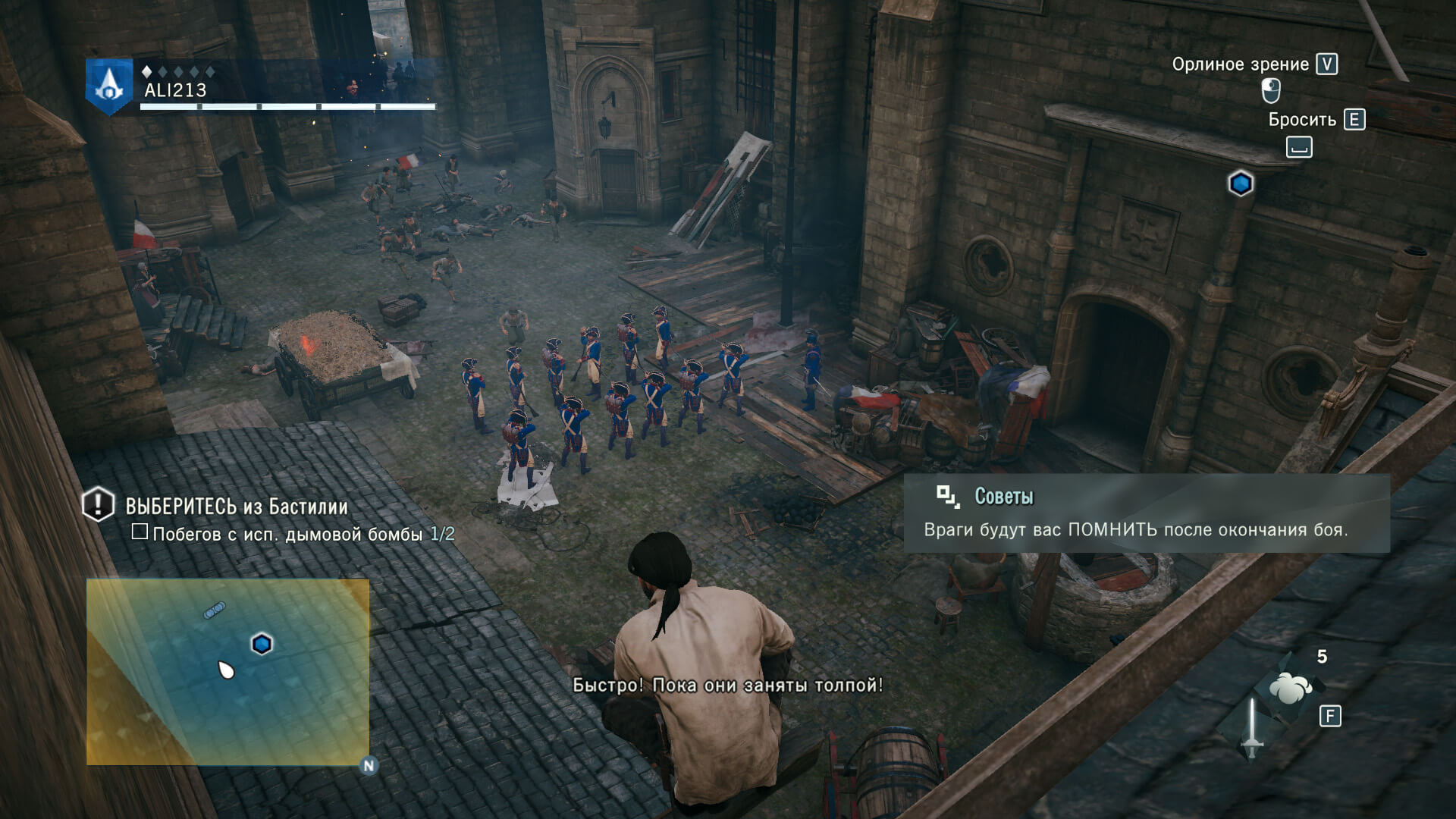The height and width of the screenshot is (819, 1456).
Task: Click the Советы tips notification panel
Action: [x=1146, y=513]
